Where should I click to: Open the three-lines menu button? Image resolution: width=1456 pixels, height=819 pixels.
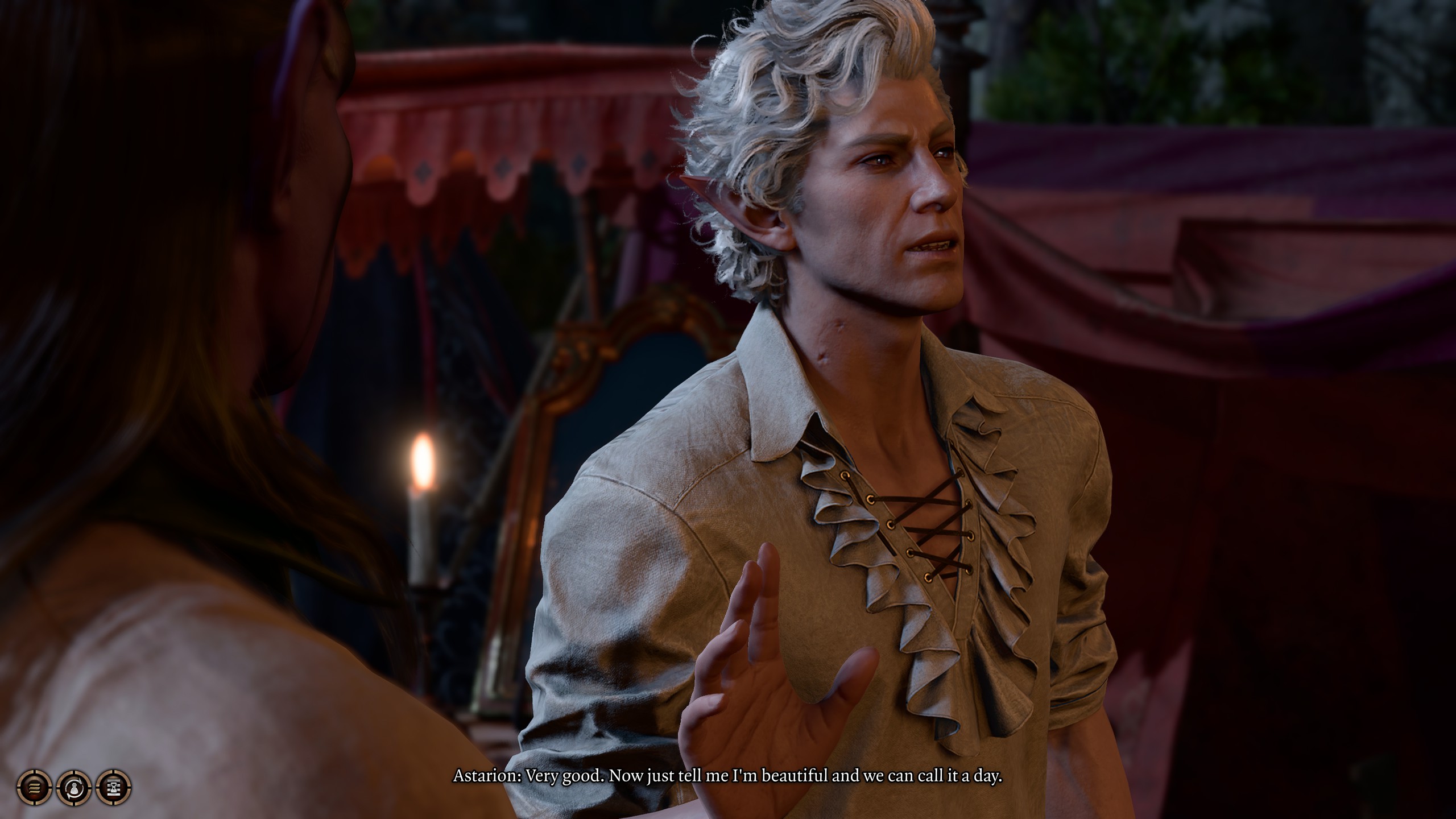[x=34, y=788]
